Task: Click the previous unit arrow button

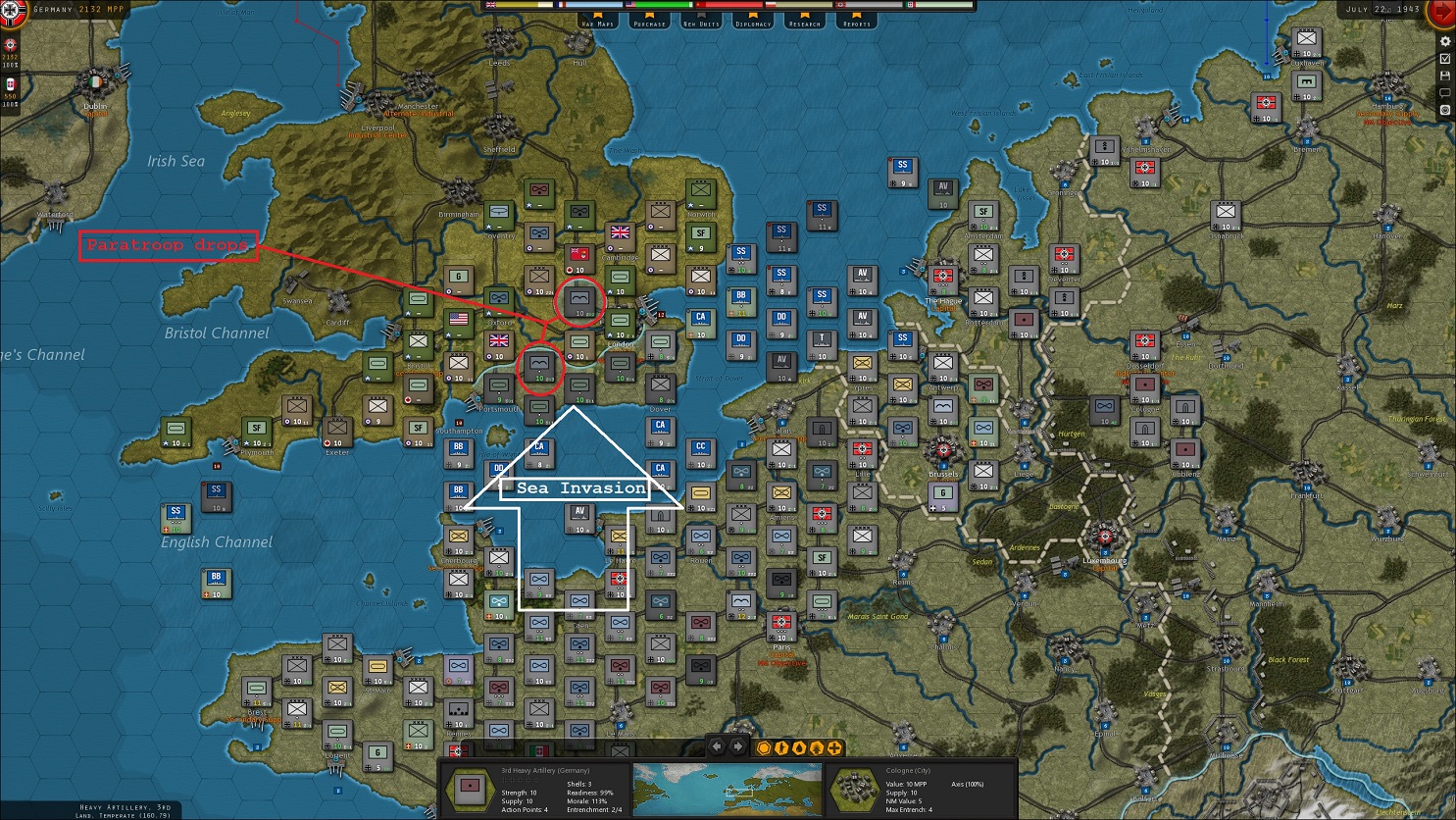Action: pos(717,748)
